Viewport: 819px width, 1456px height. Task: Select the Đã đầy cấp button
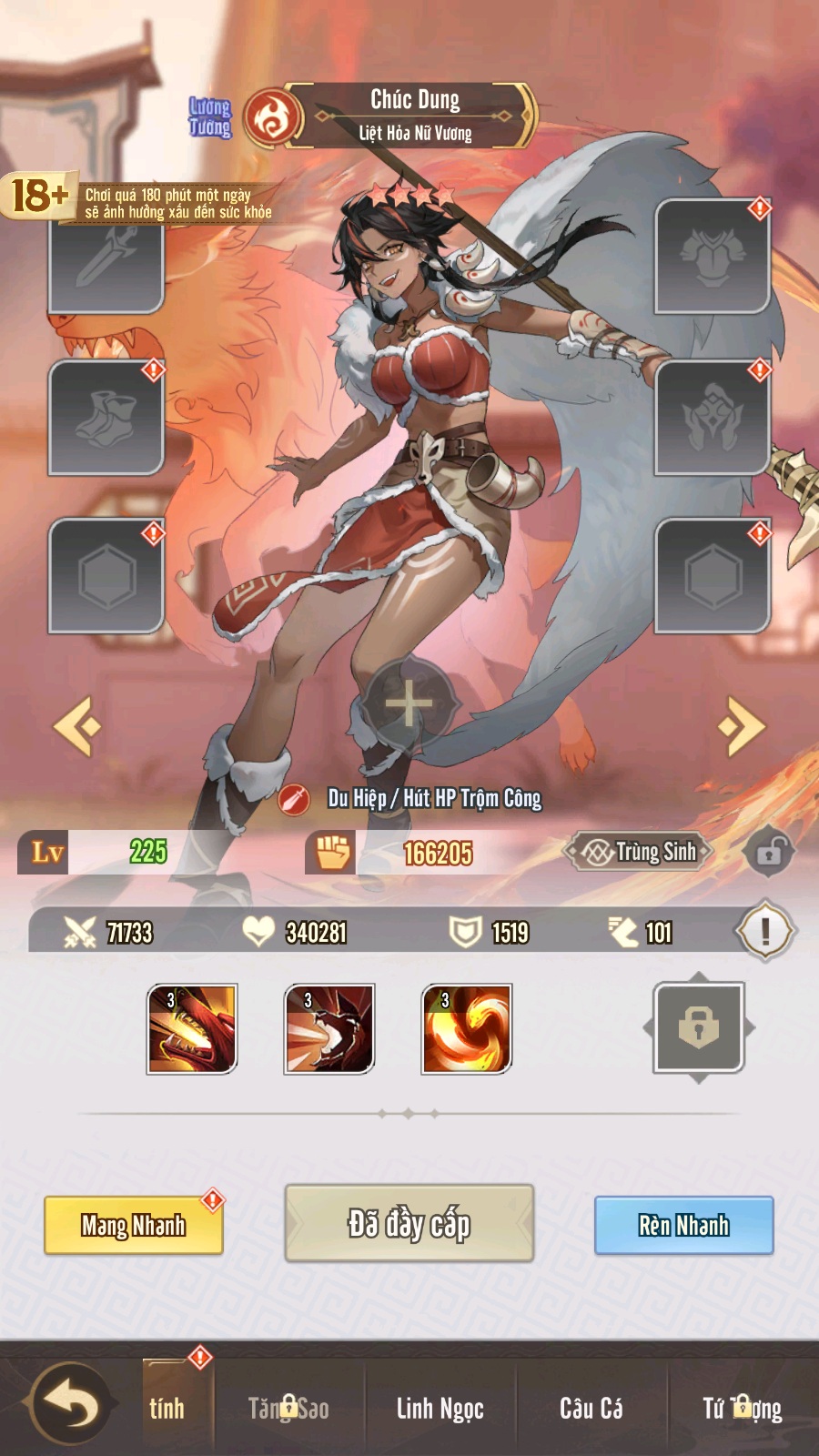(x=409, y=1223)
